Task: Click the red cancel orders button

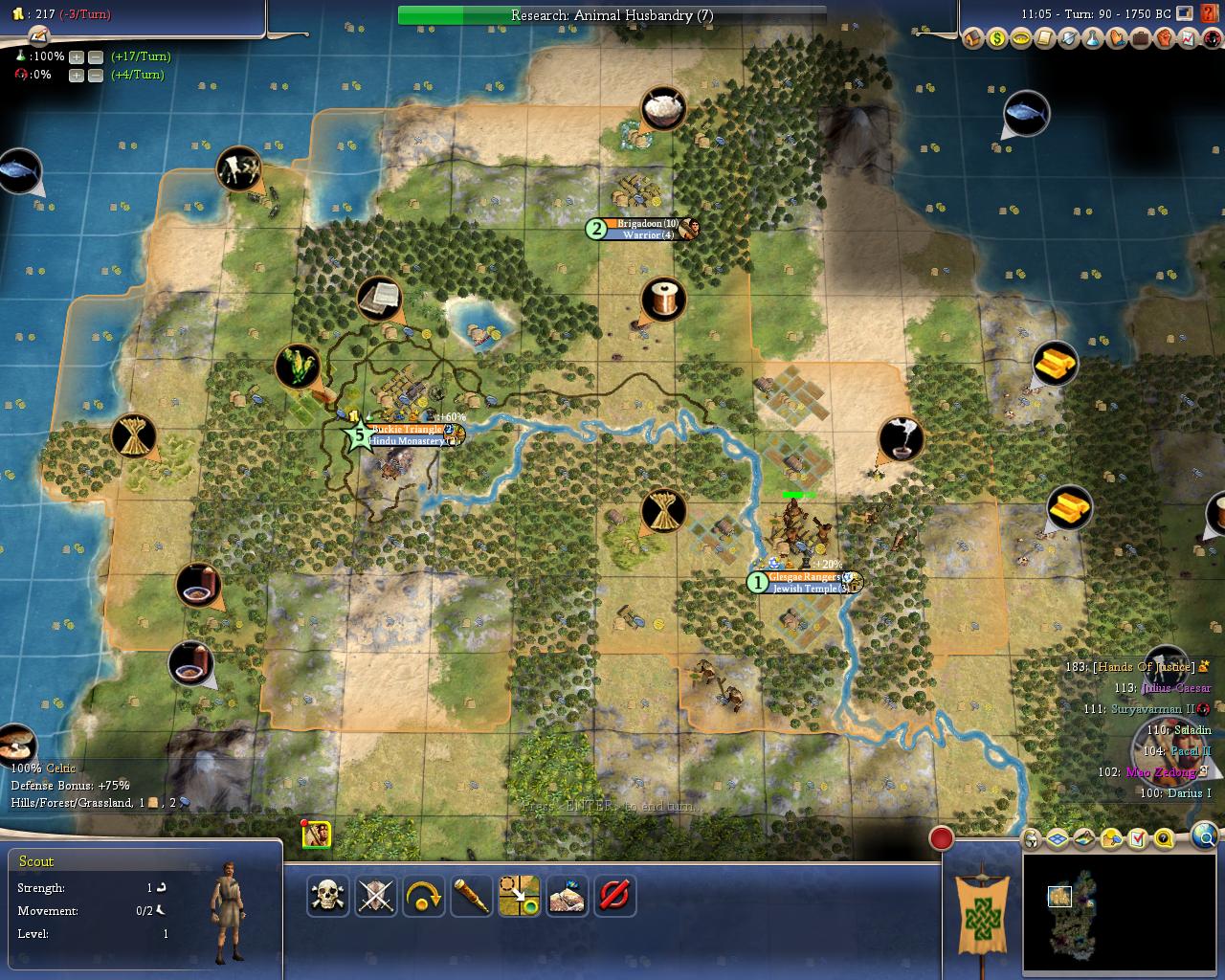Action: tap(614, 896)
